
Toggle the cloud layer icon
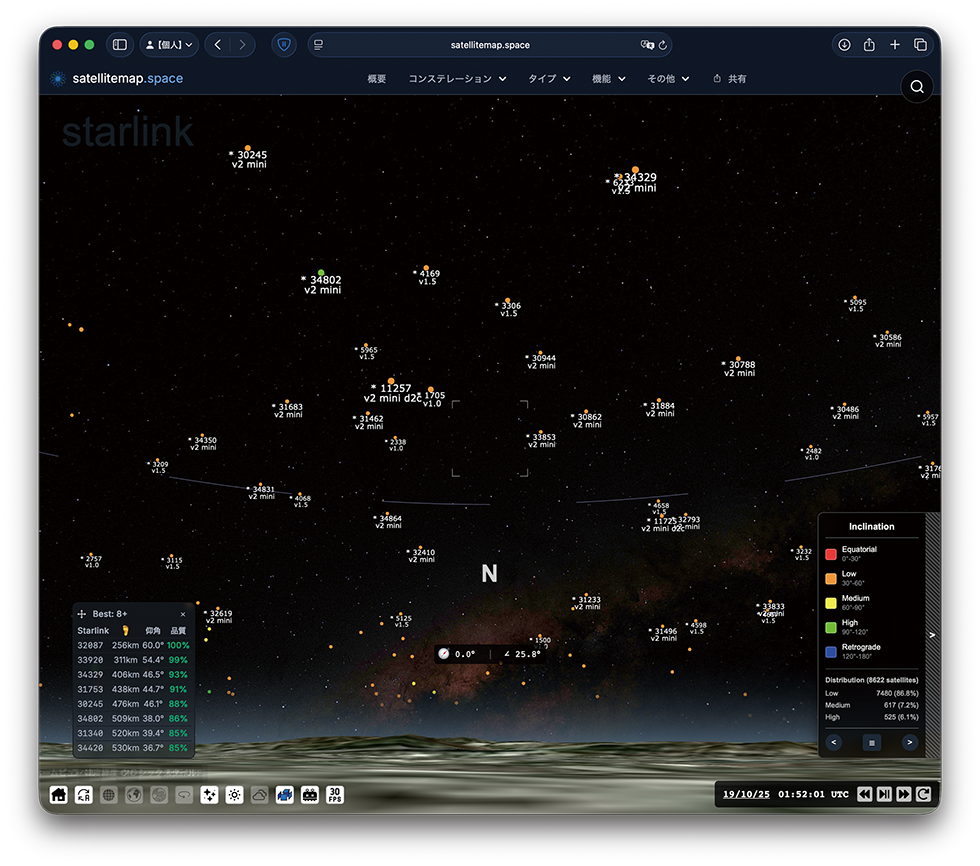(259, 795)
